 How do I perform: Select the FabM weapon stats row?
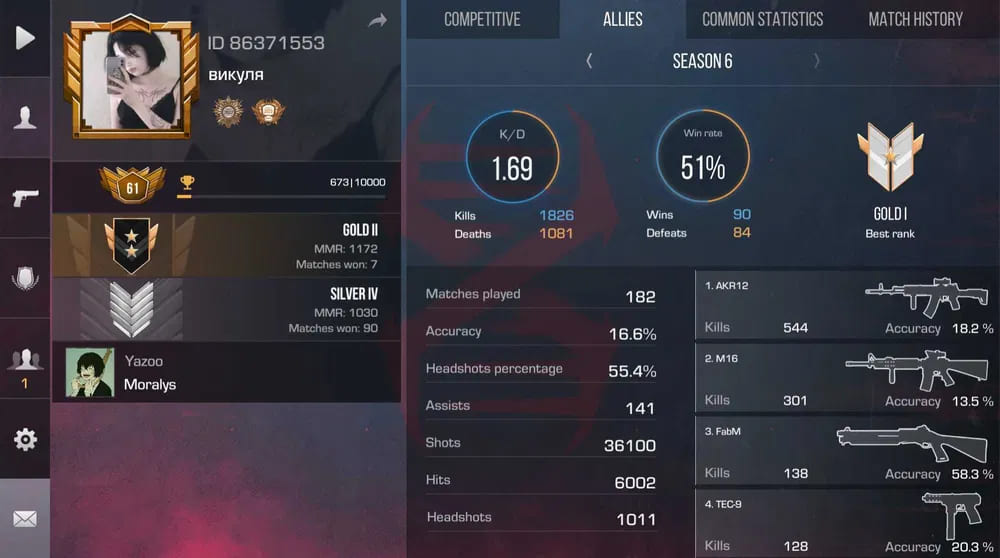[x=846, y=452]
